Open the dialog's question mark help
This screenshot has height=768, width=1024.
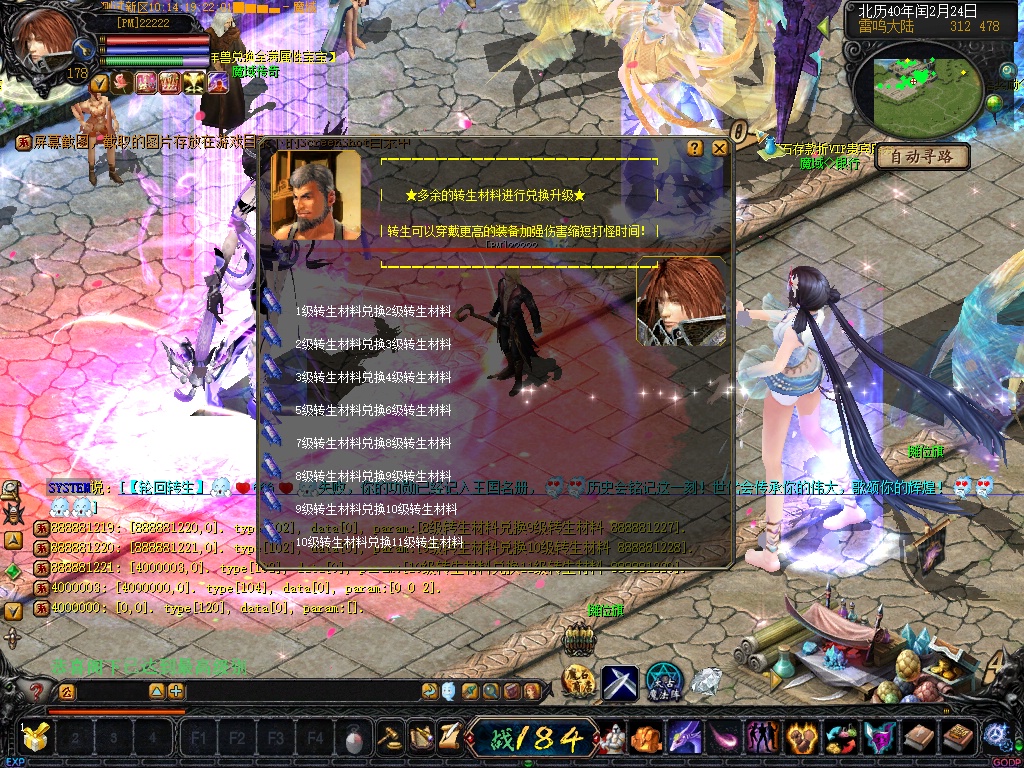[x=695, y=148]
